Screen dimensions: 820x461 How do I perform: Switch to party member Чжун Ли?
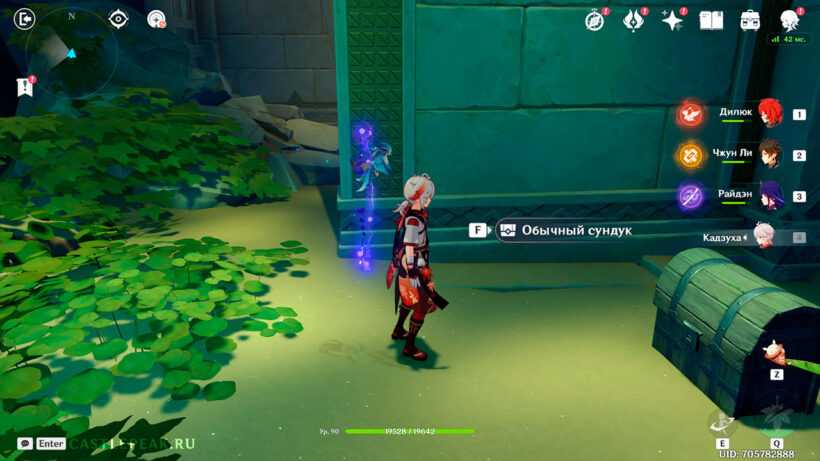point(768,155)
